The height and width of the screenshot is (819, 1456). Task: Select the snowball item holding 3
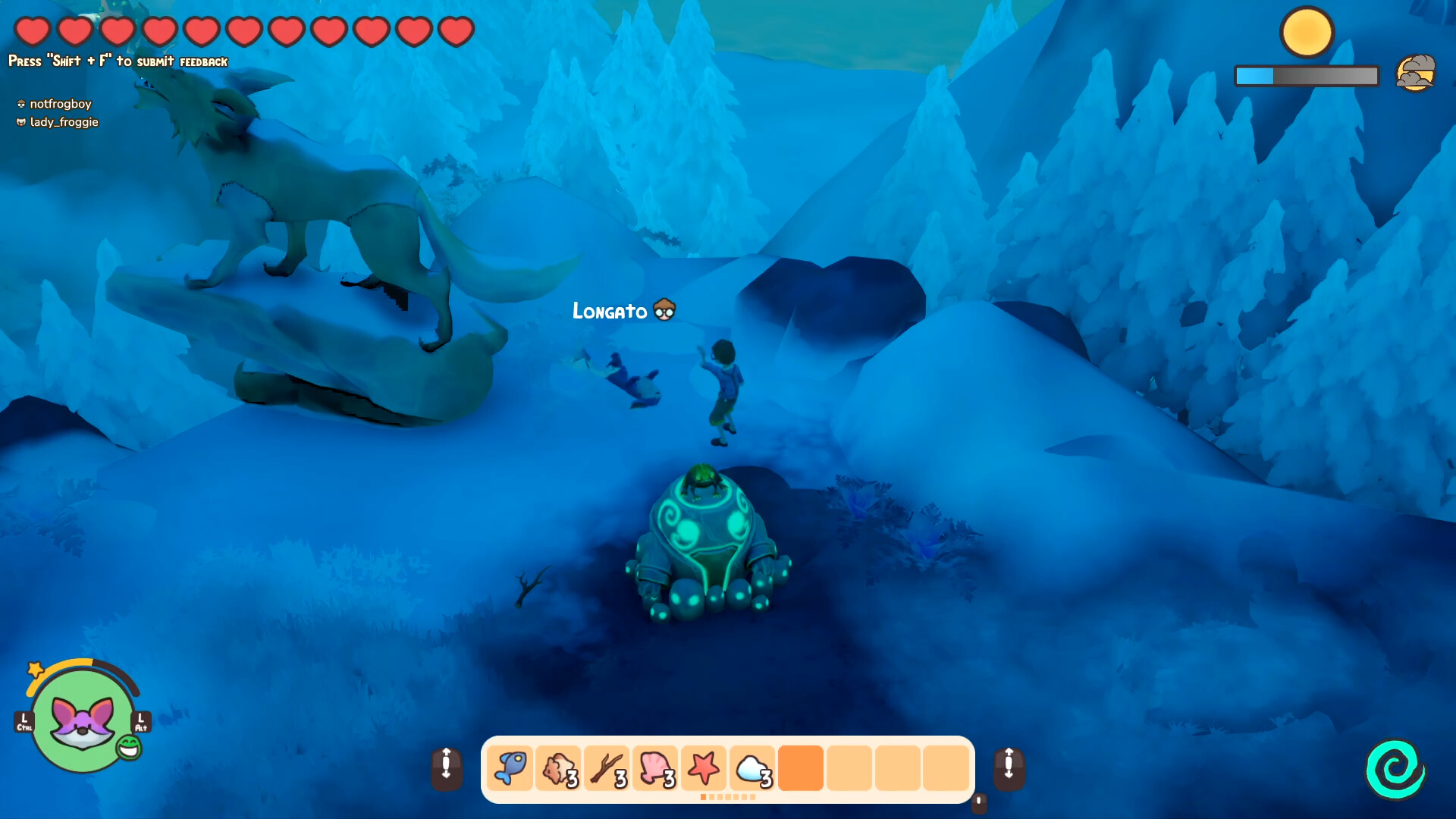tap(752, 768)
